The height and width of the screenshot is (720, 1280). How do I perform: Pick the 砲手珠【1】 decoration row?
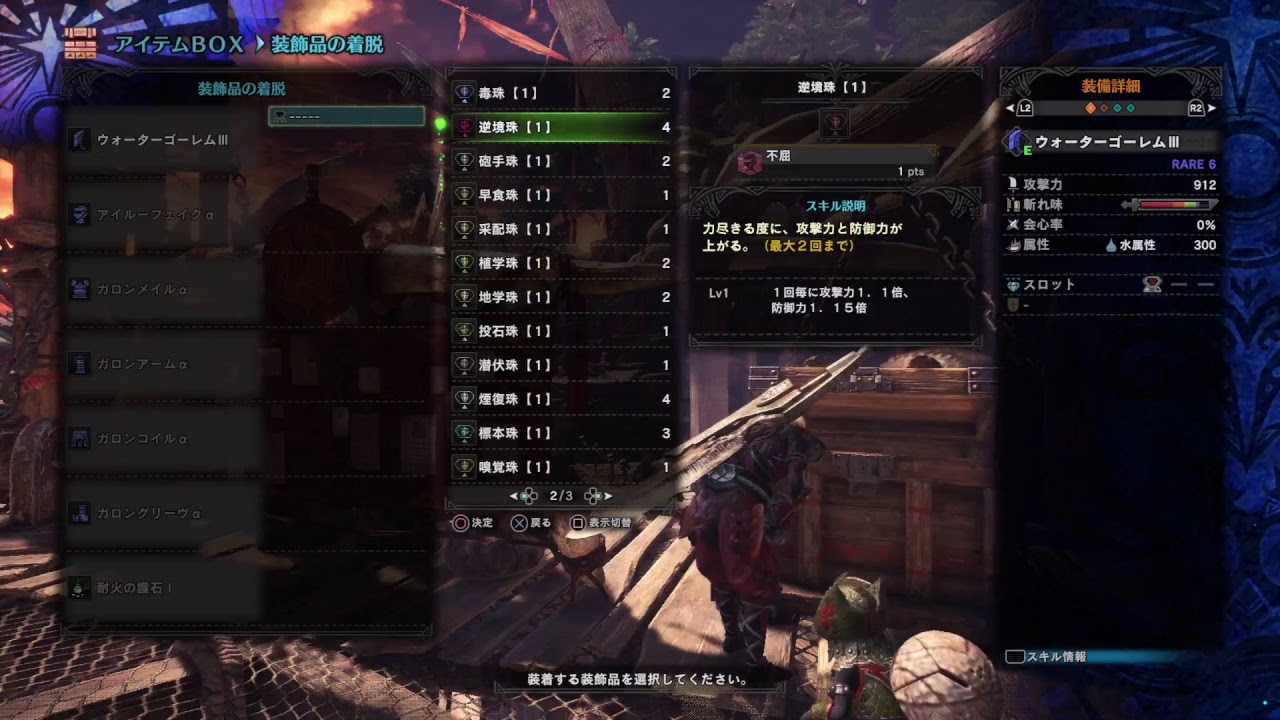click(560, 161)
